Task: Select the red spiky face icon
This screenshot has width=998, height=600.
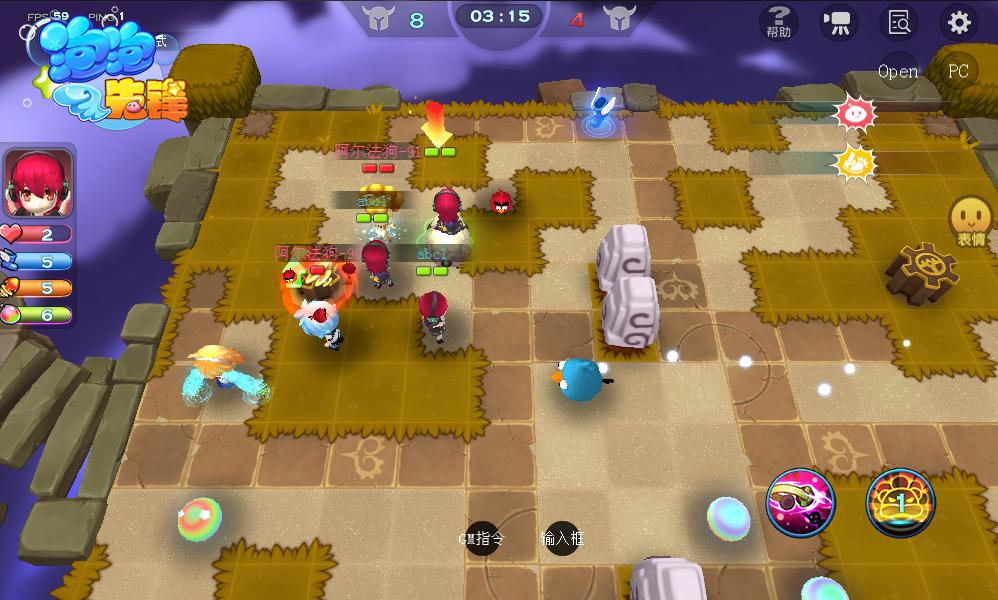Action: click(x=856, y=111)
